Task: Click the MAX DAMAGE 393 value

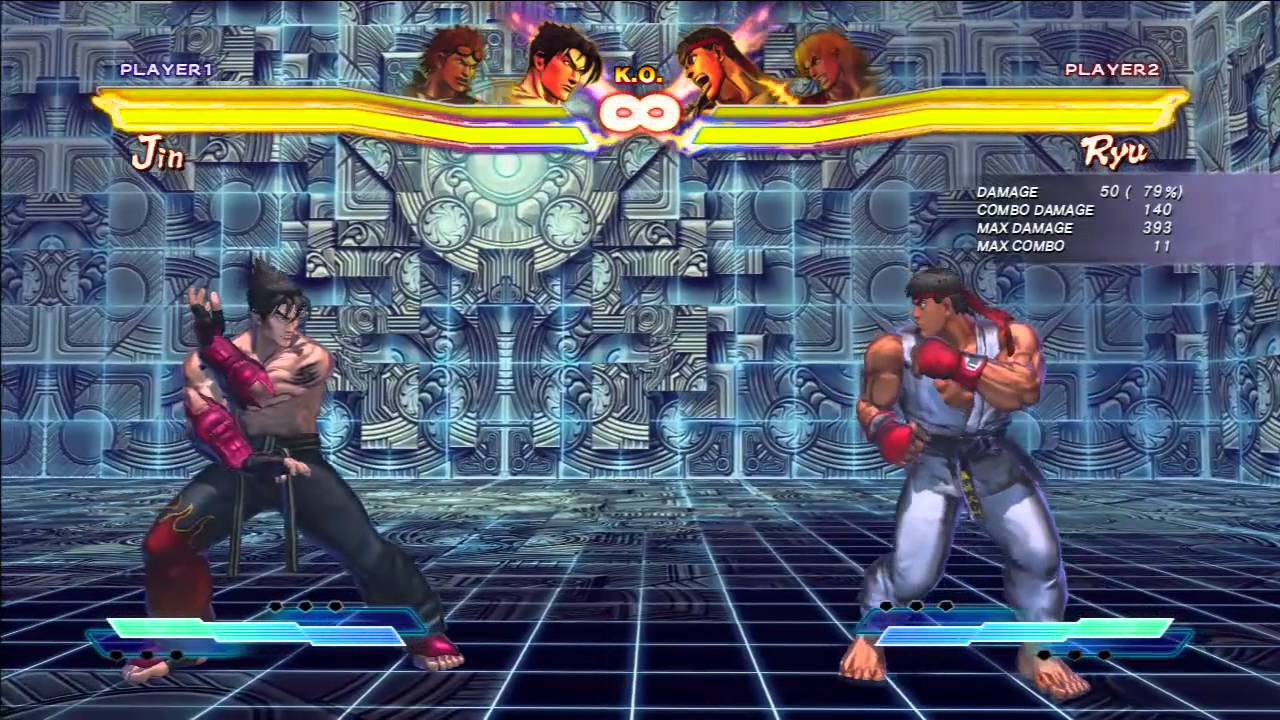Action: pyautogui.click(x=1157, y=228)
